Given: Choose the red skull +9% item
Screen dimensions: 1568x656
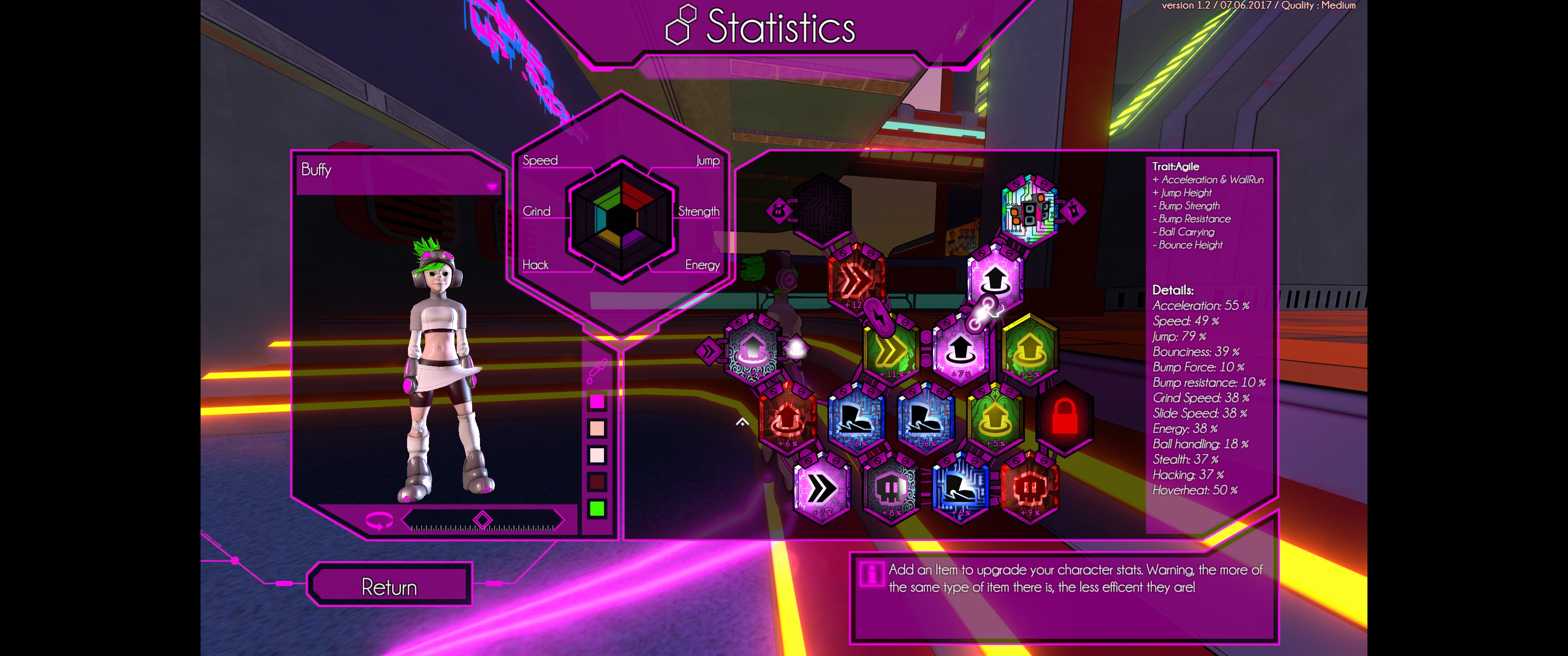Looking at the screenshot, I should (1029, 488).
